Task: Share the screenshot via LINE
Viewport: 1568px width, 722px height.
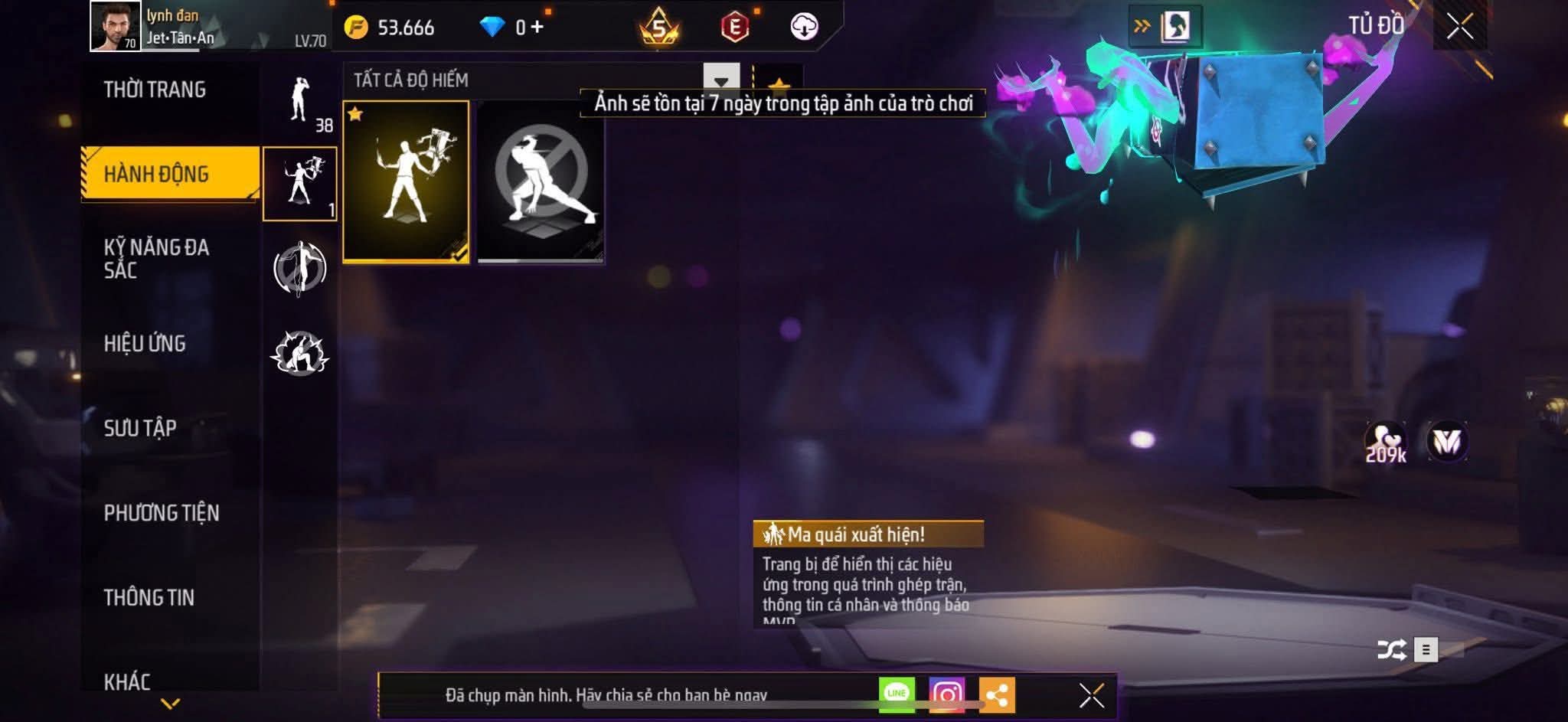Action: (897, 694)
